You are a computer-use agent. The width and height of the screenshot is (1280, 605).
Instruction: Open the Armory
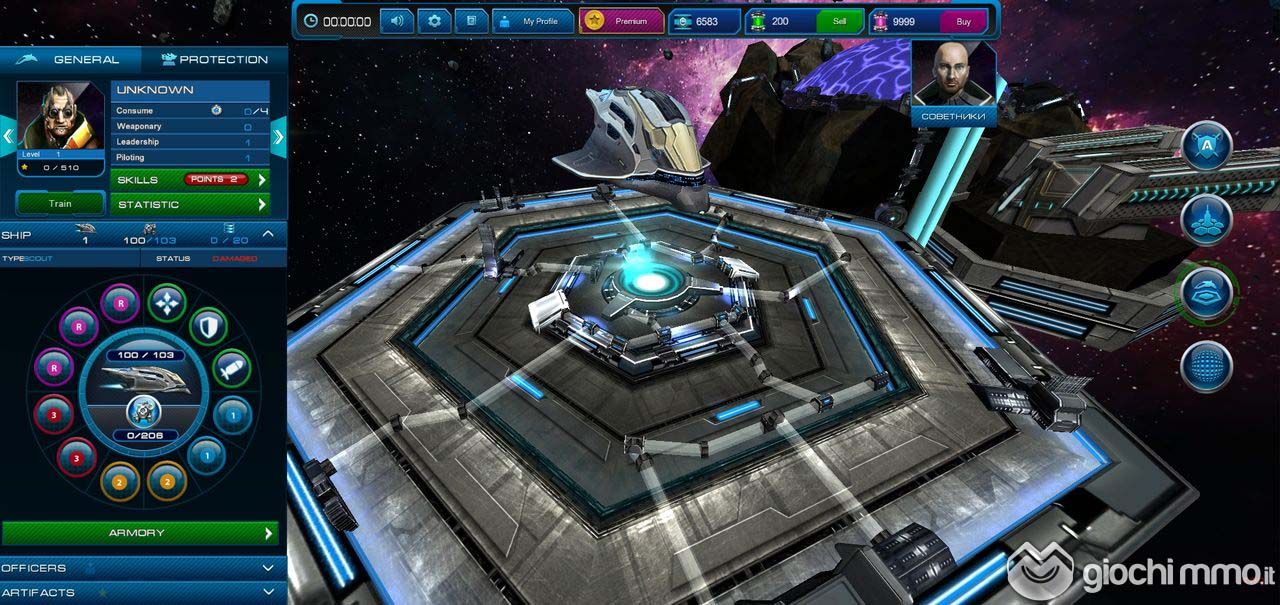point(139,533)
